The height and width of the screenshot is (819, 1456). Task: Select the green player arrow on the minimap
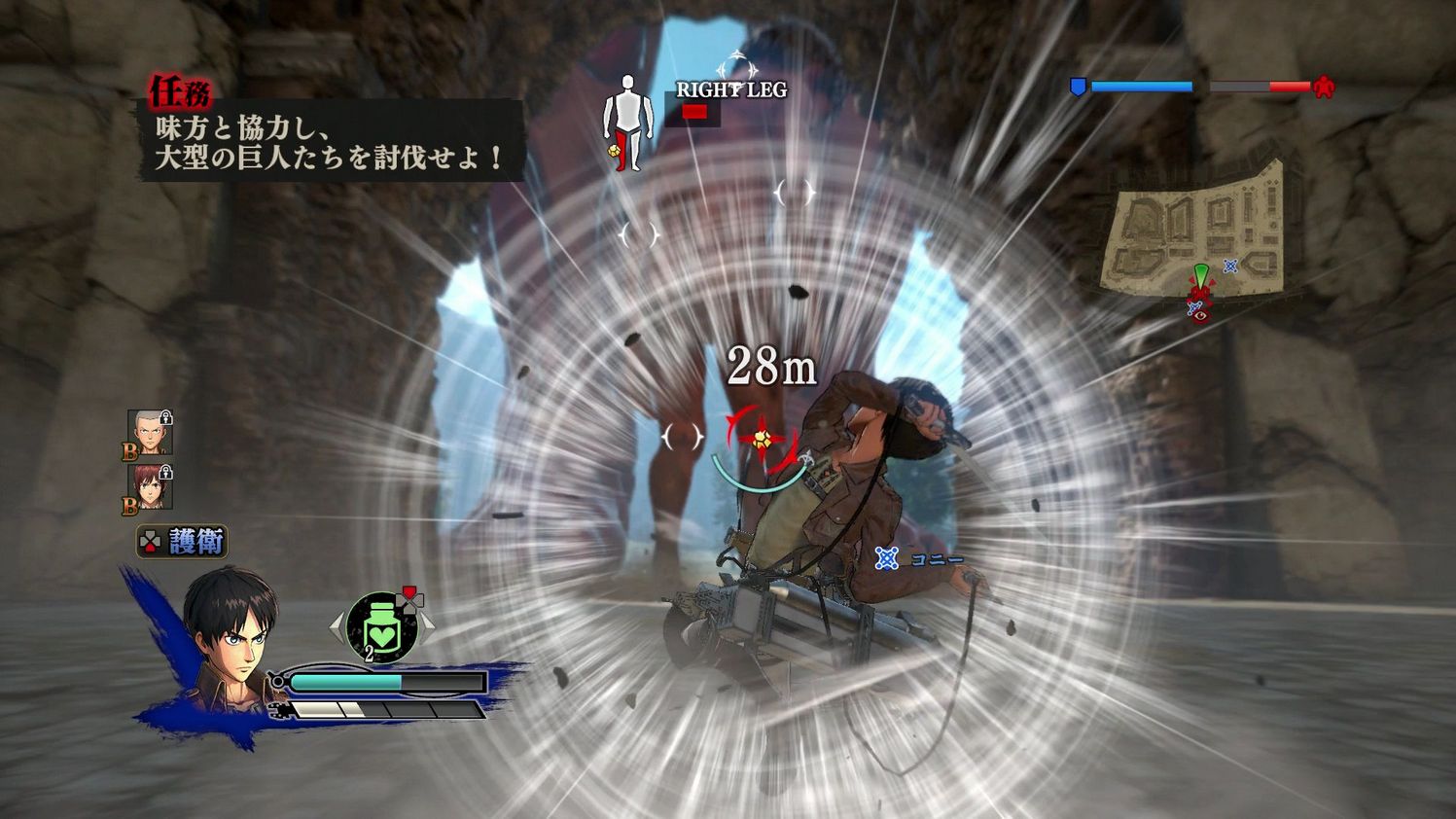1202,272
